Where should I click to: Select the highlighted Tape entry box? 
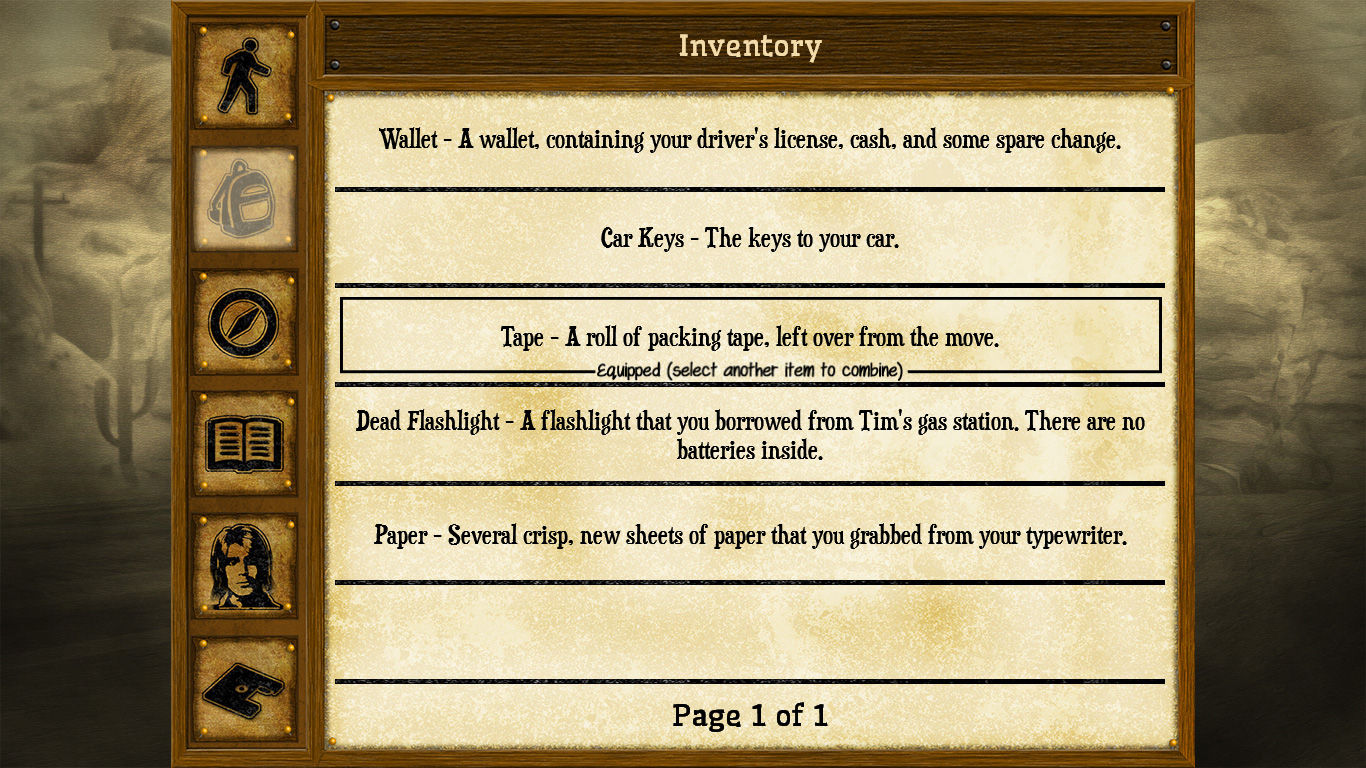click(750, 337)
